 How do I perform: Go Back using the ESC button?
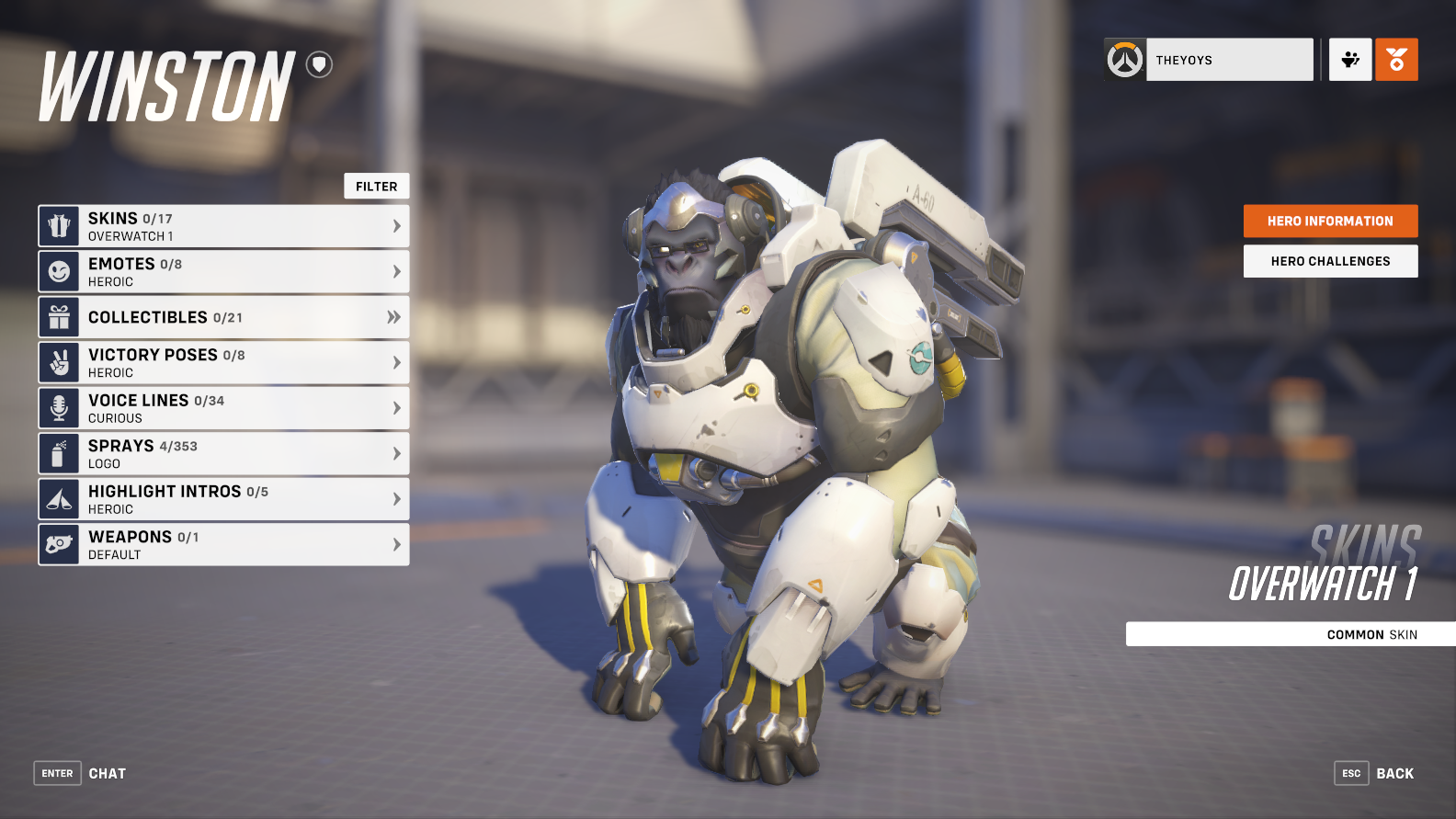[x=1351, y=773]
